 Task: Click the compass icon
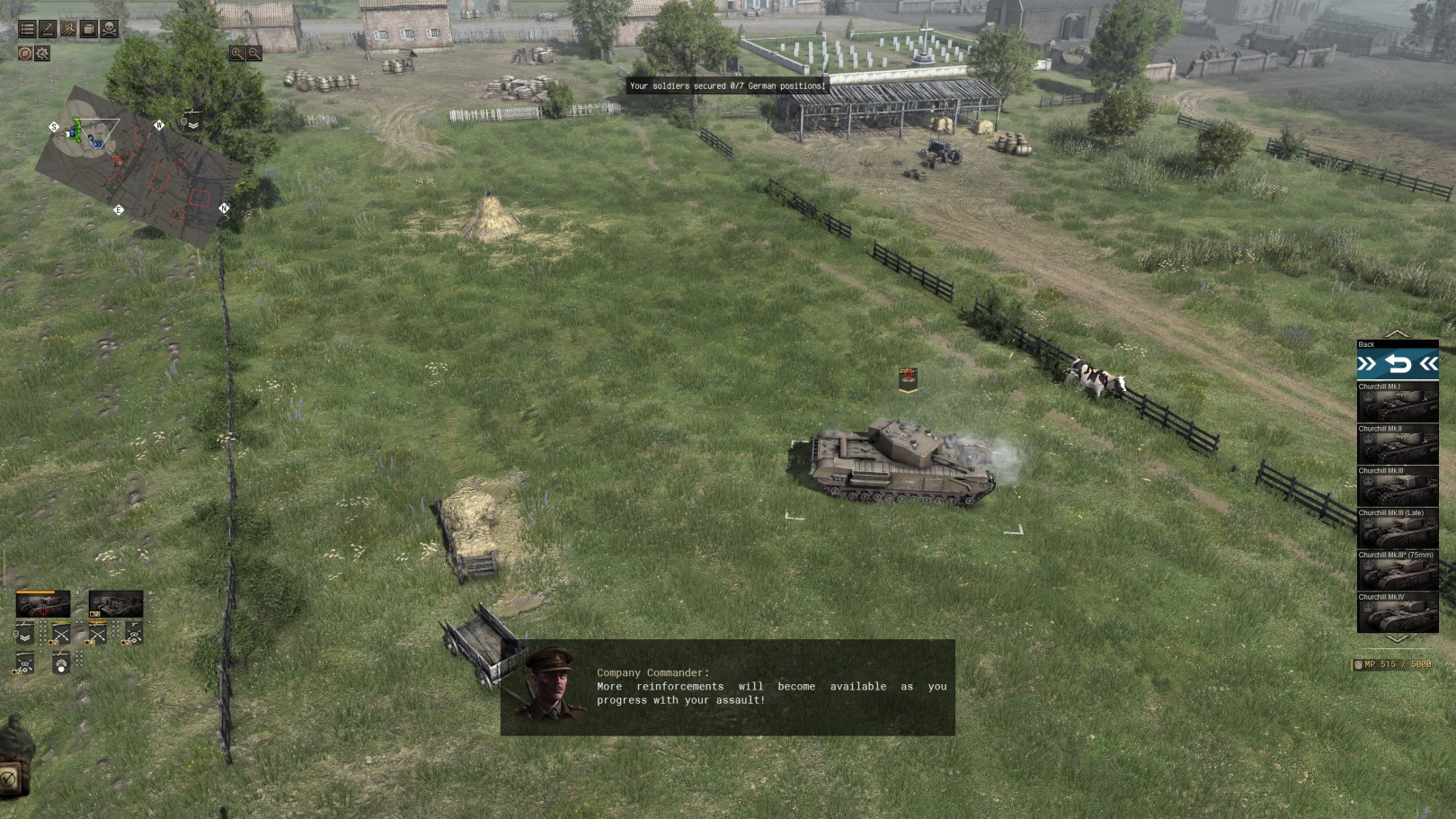click(x=25, y=54)
